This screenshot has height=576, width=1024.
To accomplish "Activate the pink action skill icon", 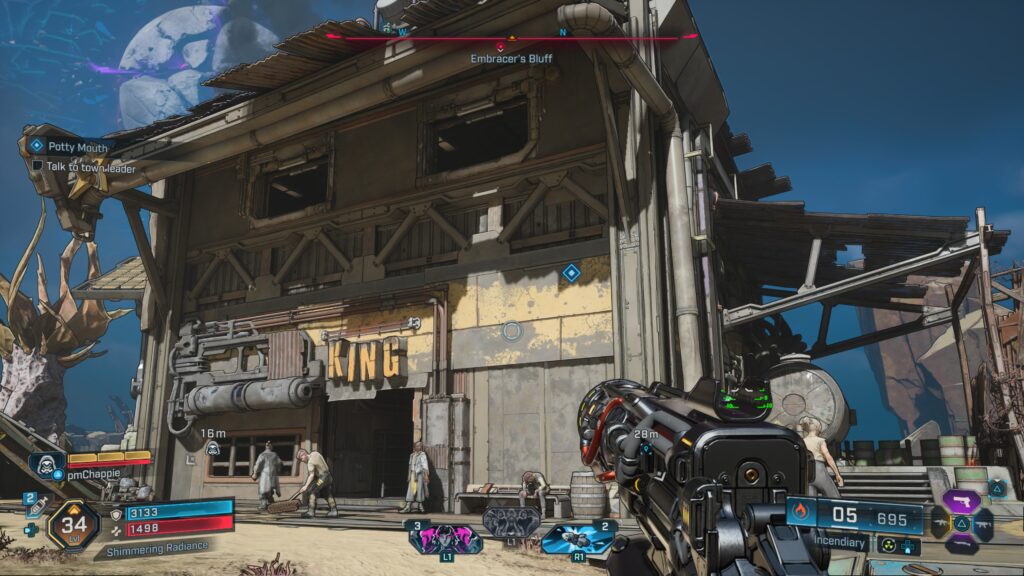I will [x=443, y=538].
